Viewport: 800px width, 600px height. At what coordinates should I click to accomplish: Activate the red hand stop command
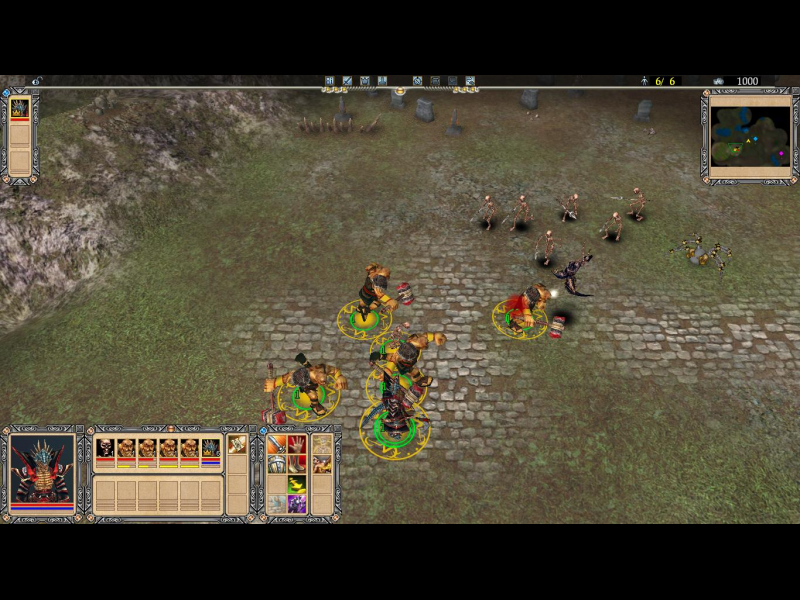(x=297, y=444)
